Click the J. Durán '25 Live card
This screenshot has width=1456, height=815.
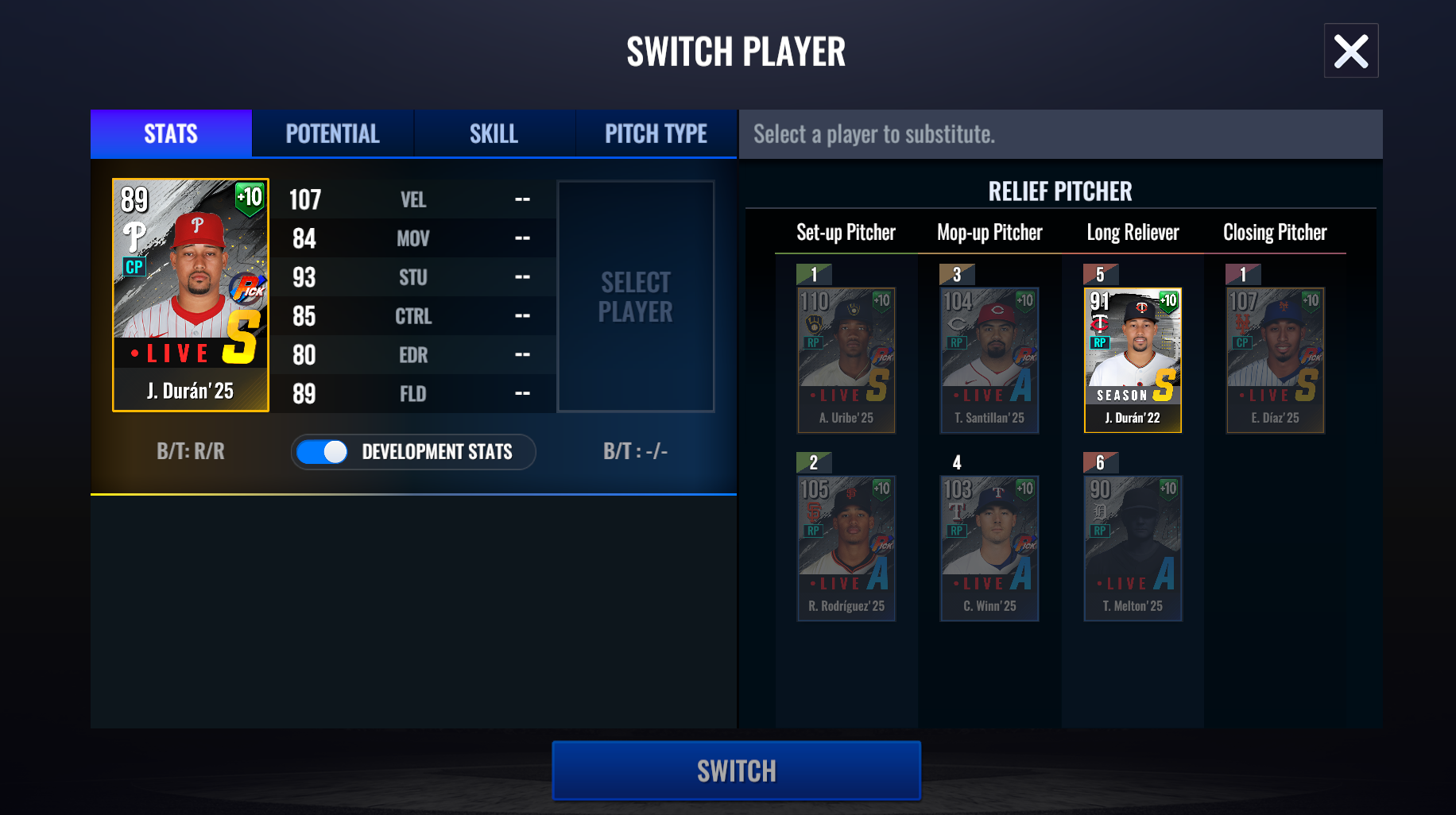click(191, 295)
